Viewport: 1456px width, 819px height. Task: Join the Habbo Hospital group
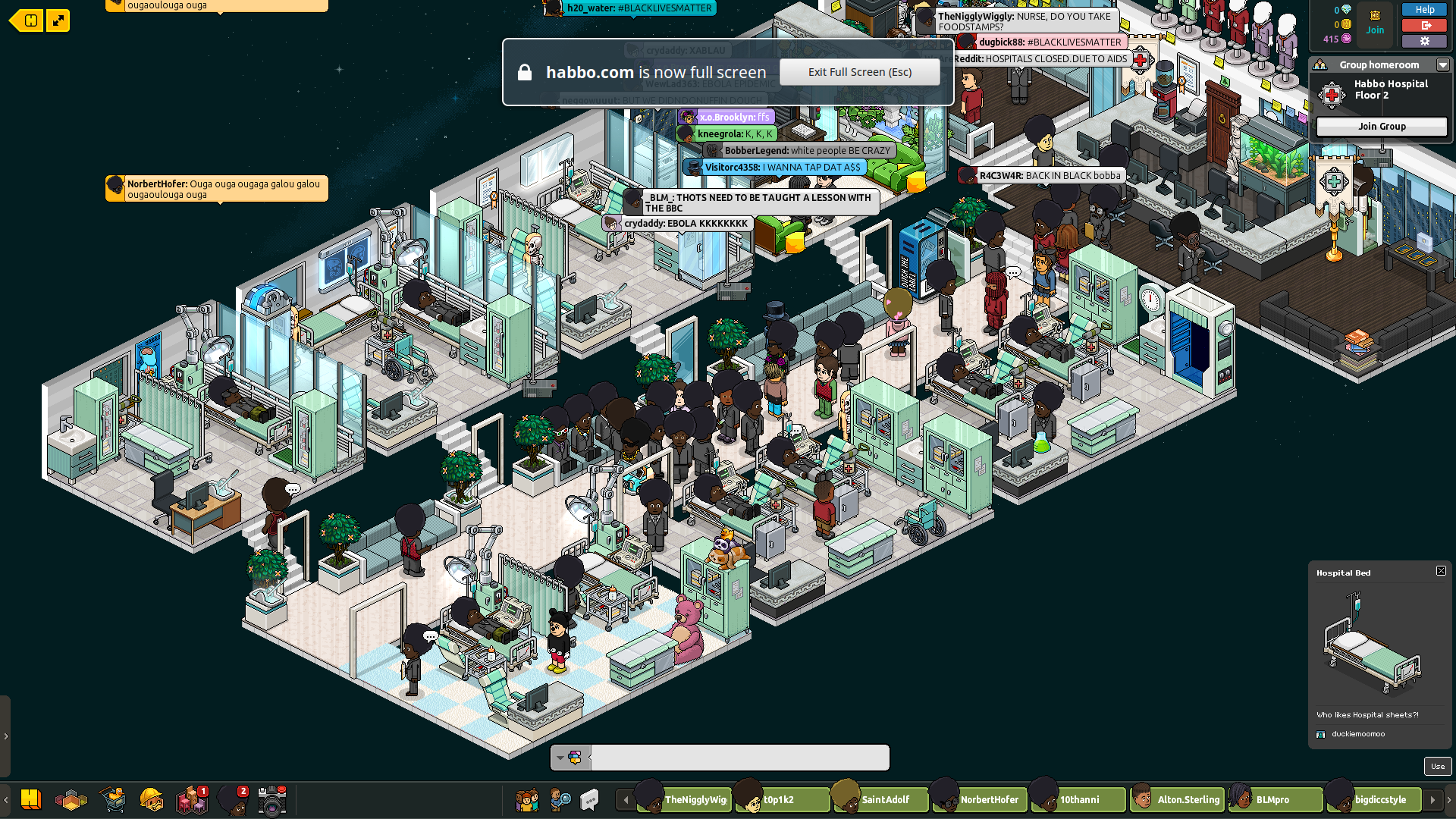(x=1381, y=127)
